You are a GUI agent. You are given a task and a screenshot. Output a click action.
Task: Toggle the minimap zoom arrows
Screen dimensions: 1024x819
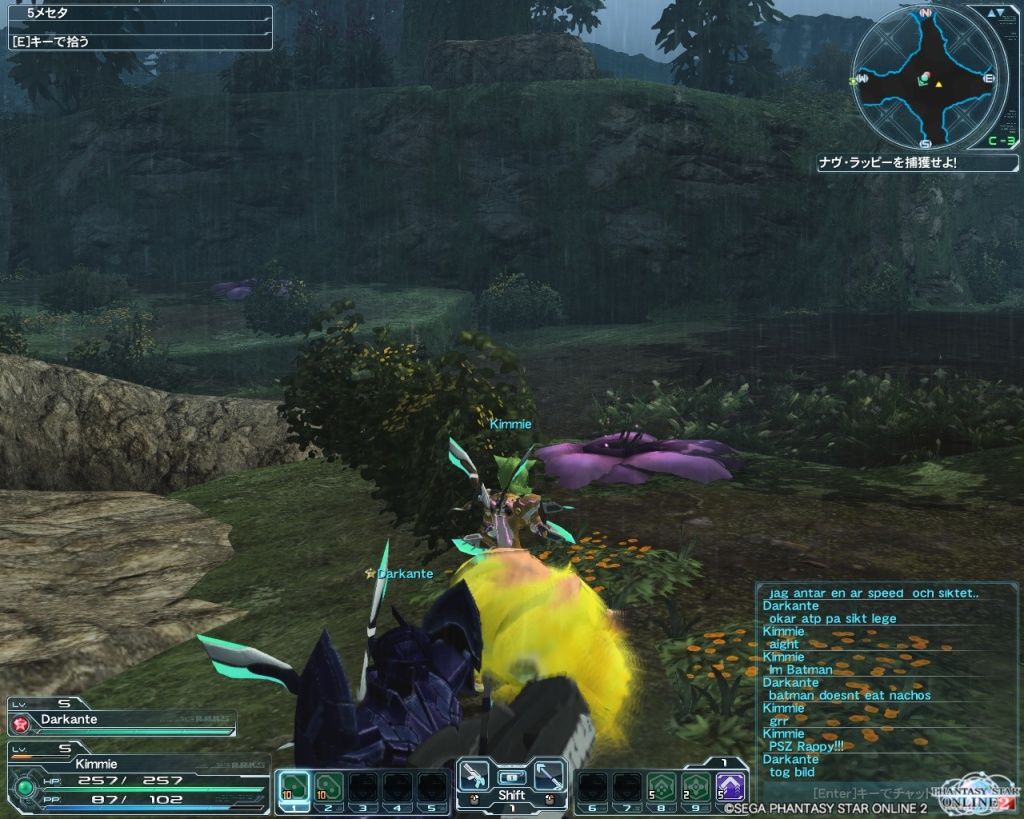[995, 13]
